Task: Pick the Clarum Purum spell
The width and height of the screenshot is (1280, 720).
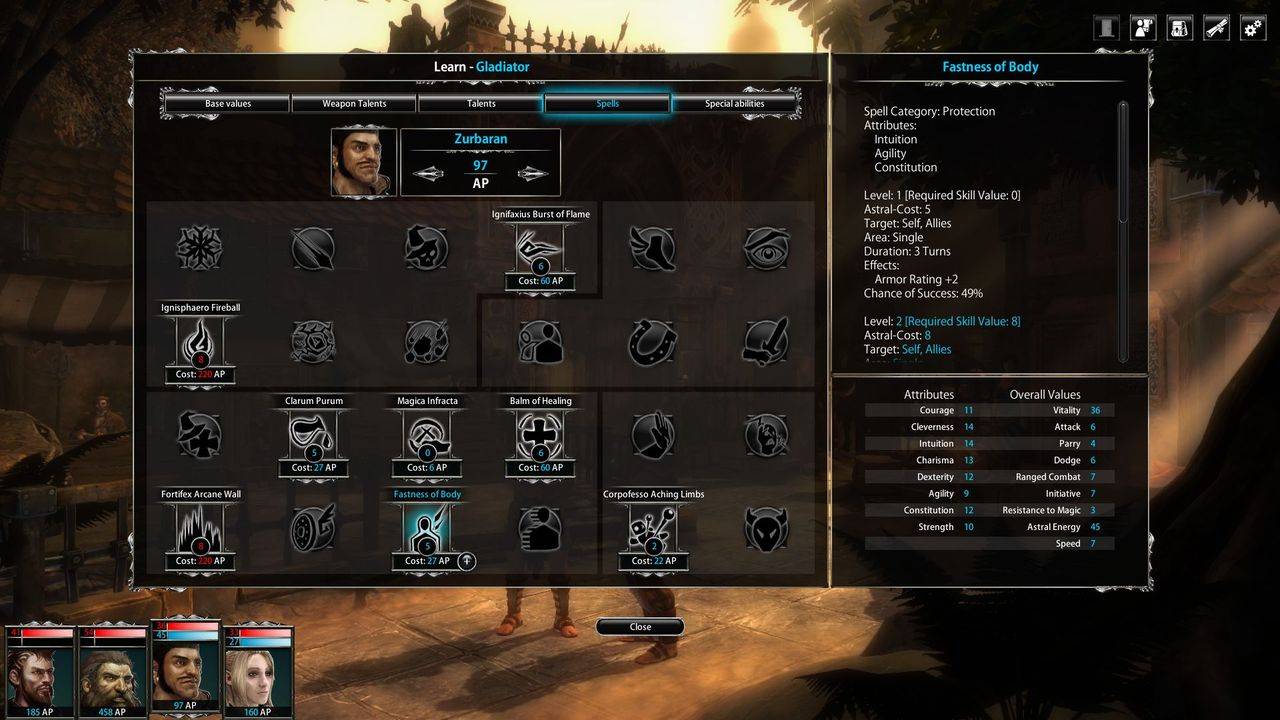Action: tap(314, 436)
